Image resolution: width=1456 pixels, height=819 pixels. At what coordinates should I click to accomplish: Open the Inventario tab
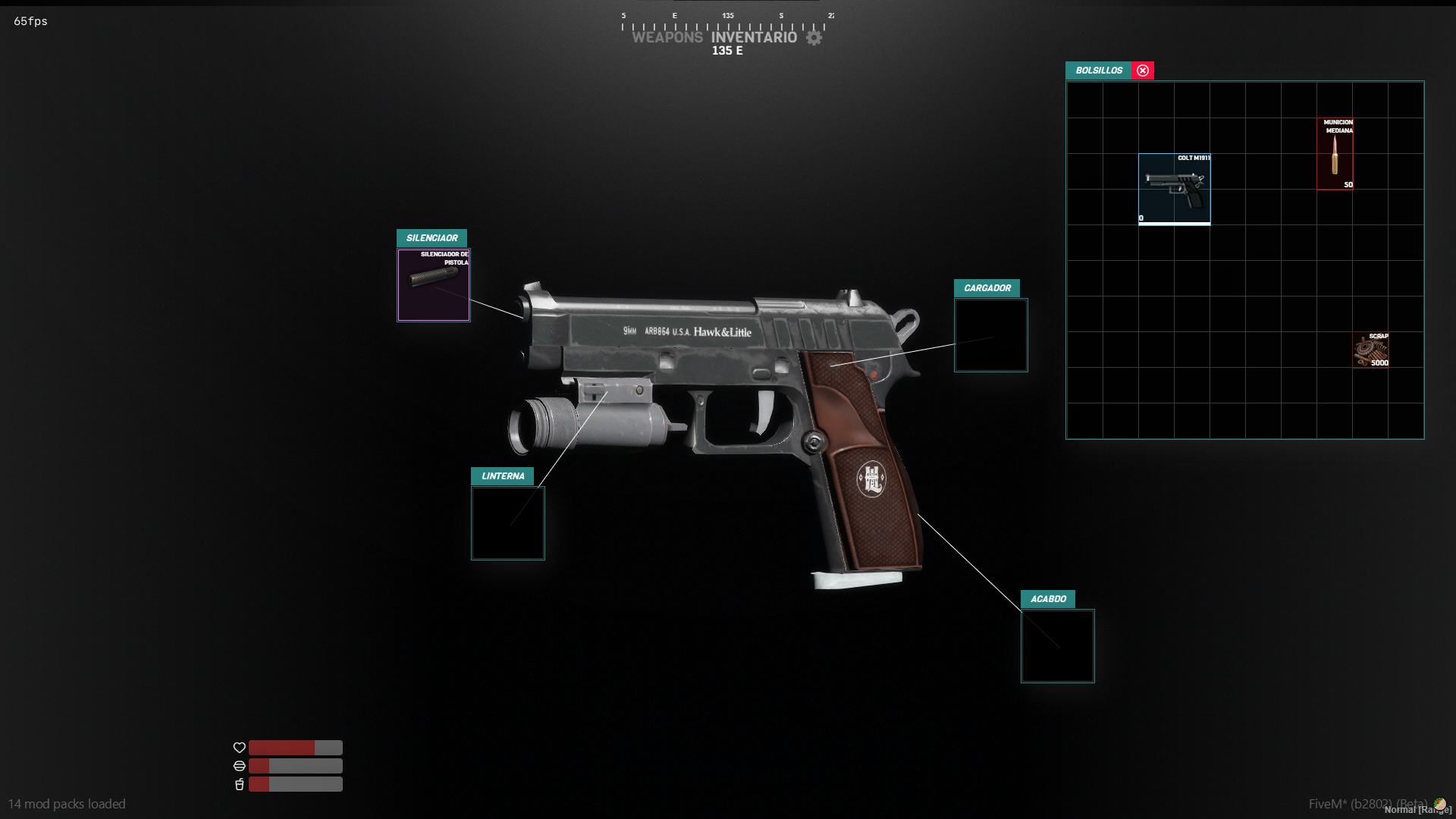pos(754,37)
